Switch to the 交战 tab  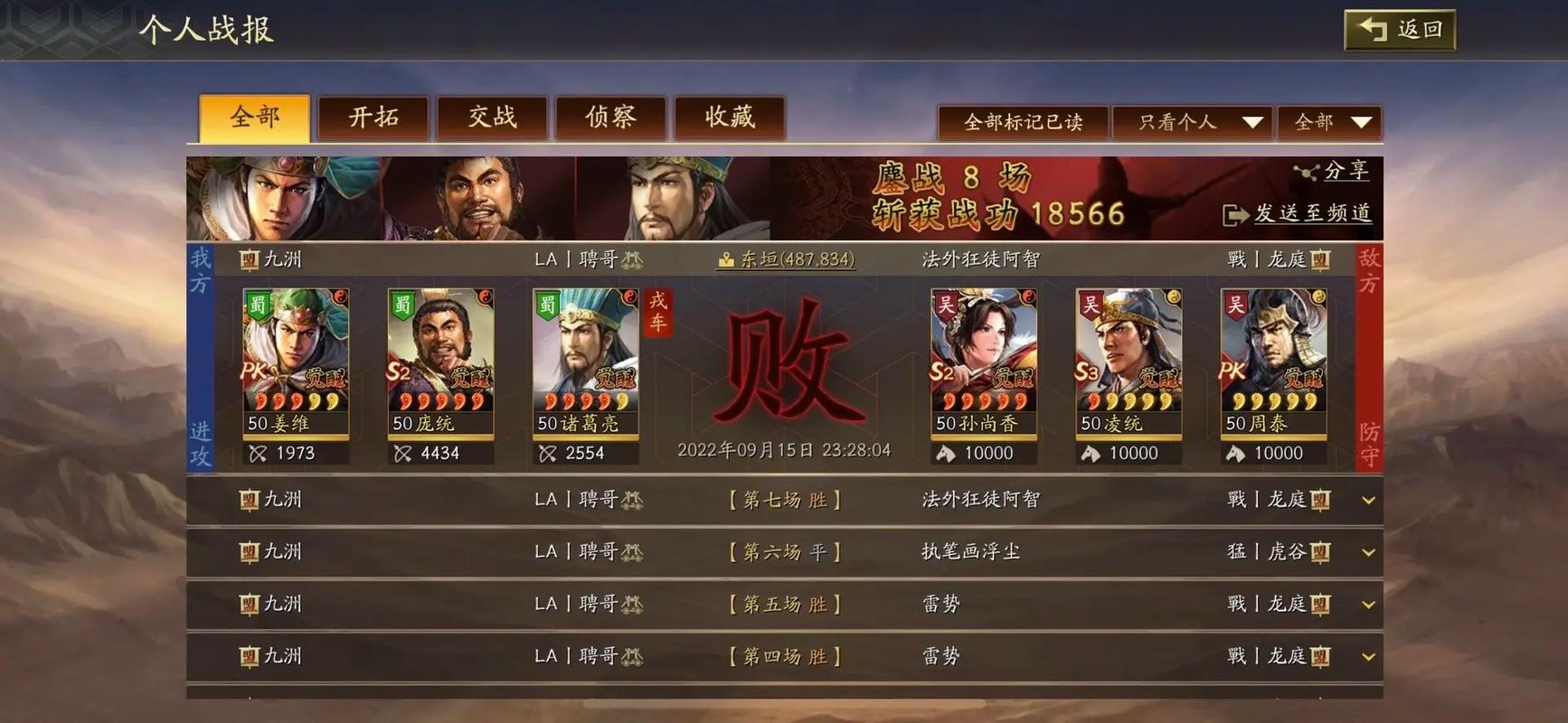tap(492, 117)
